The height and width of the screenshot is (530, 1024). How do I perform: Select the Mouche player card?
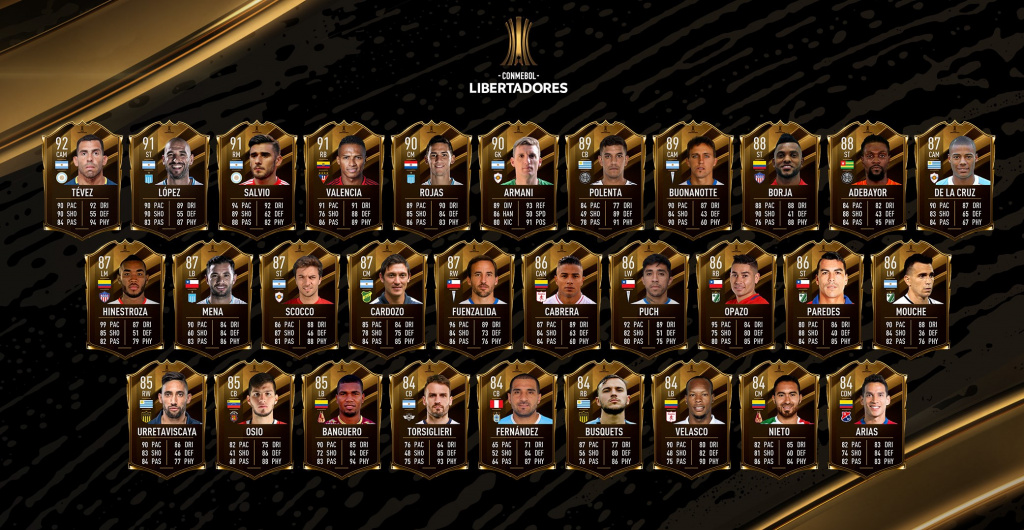coord(911,298)
